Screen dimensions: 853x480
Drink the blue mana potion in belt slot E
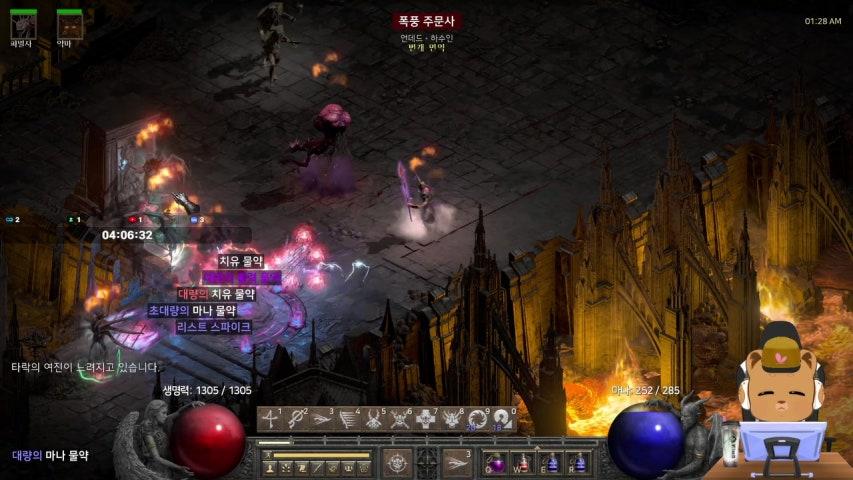click(550, 463)
